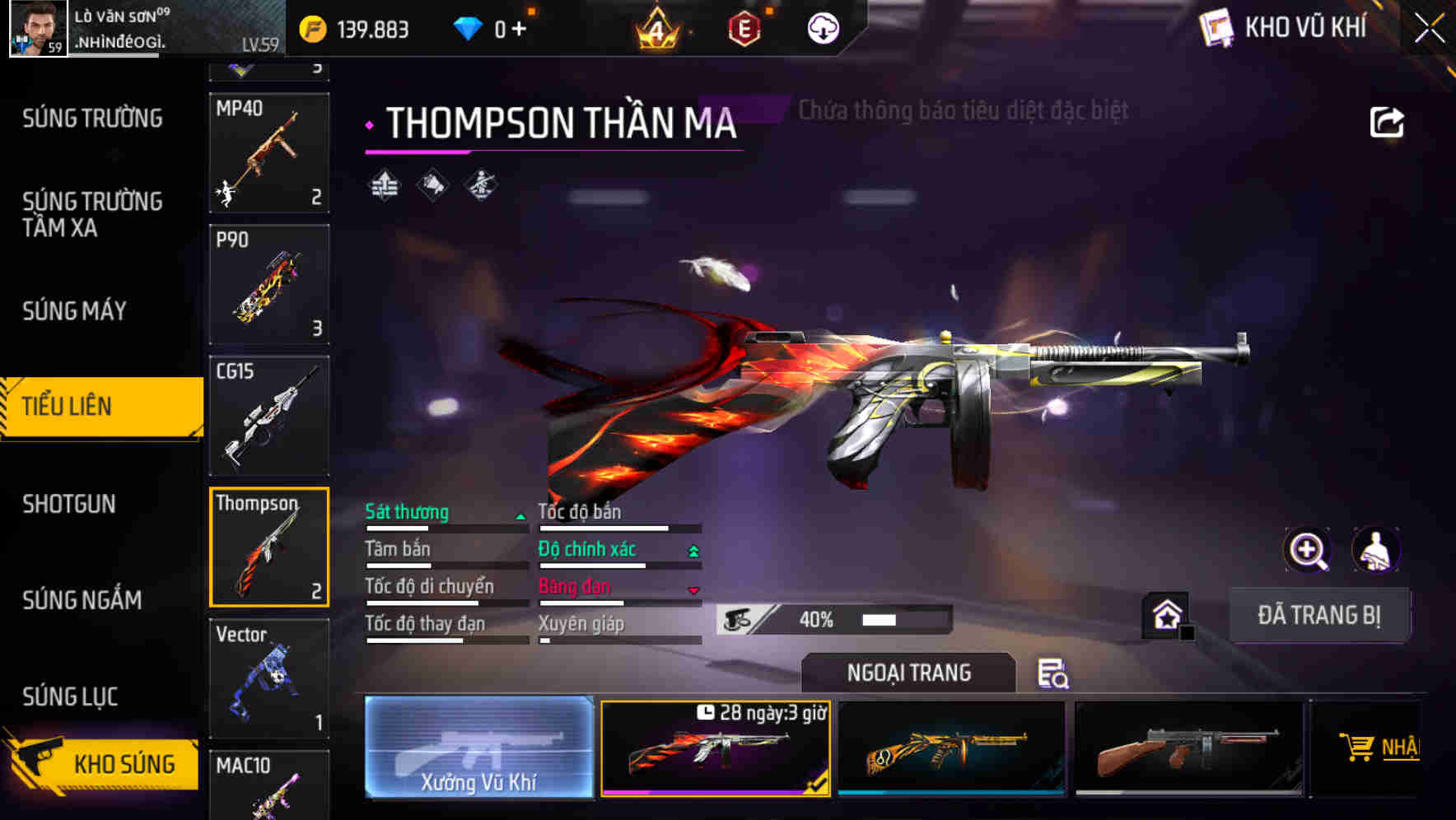
Task: Select the golden Thompson skin thumbnail
Action: [953, 748]
